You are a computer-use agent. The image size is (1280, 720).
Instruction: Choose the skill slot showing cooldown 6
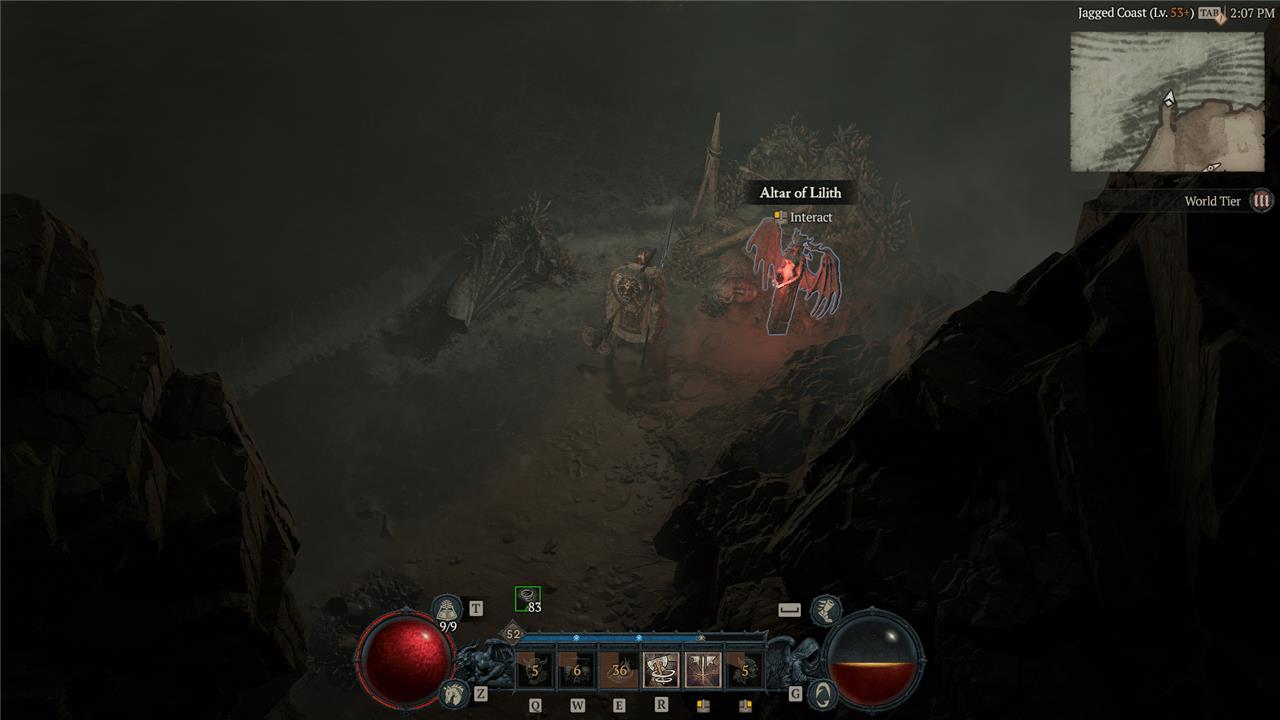click(577, 670)
